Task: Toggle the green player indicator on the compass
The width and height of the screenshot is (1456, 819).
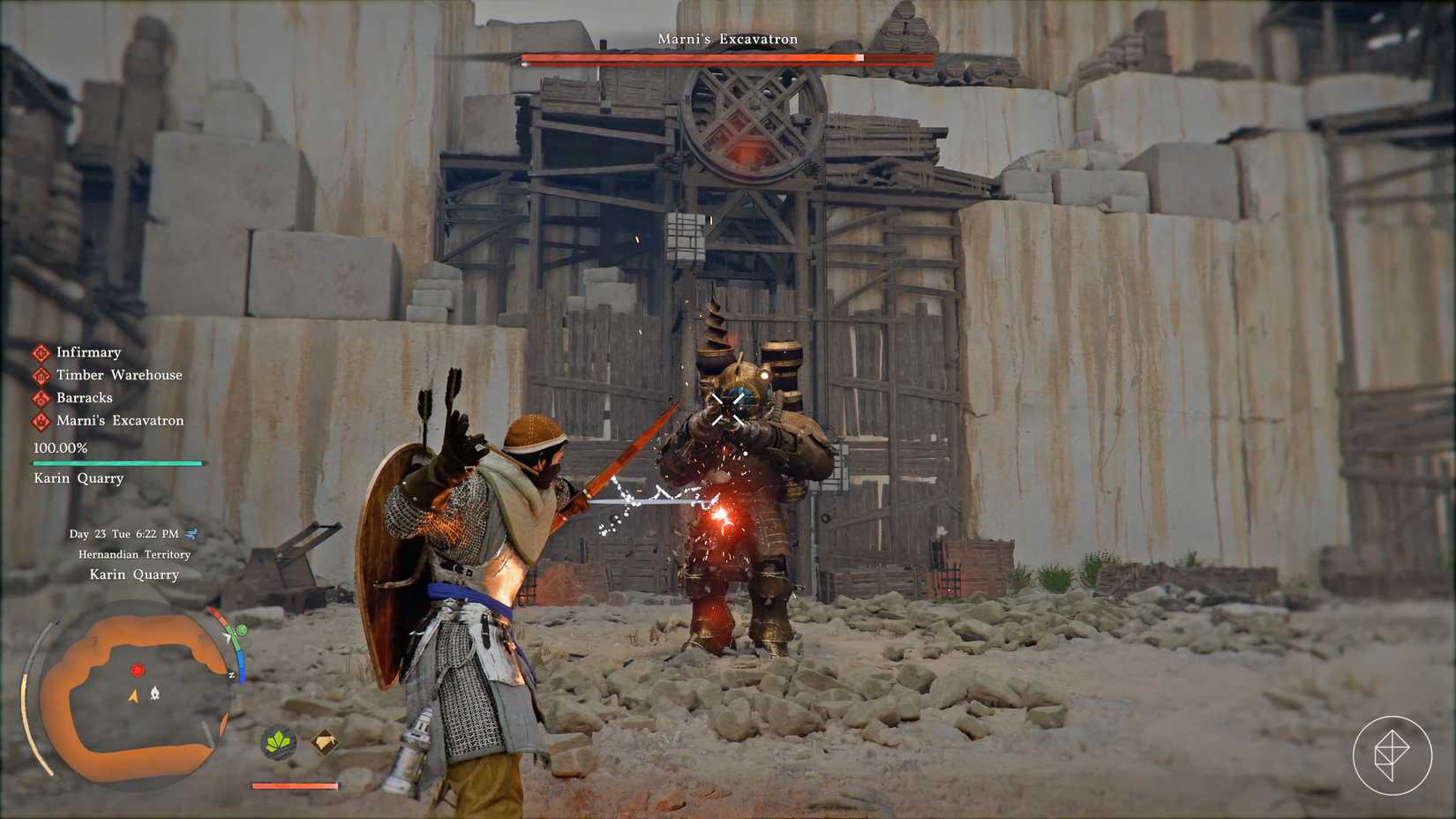Action: click(241, 630)
